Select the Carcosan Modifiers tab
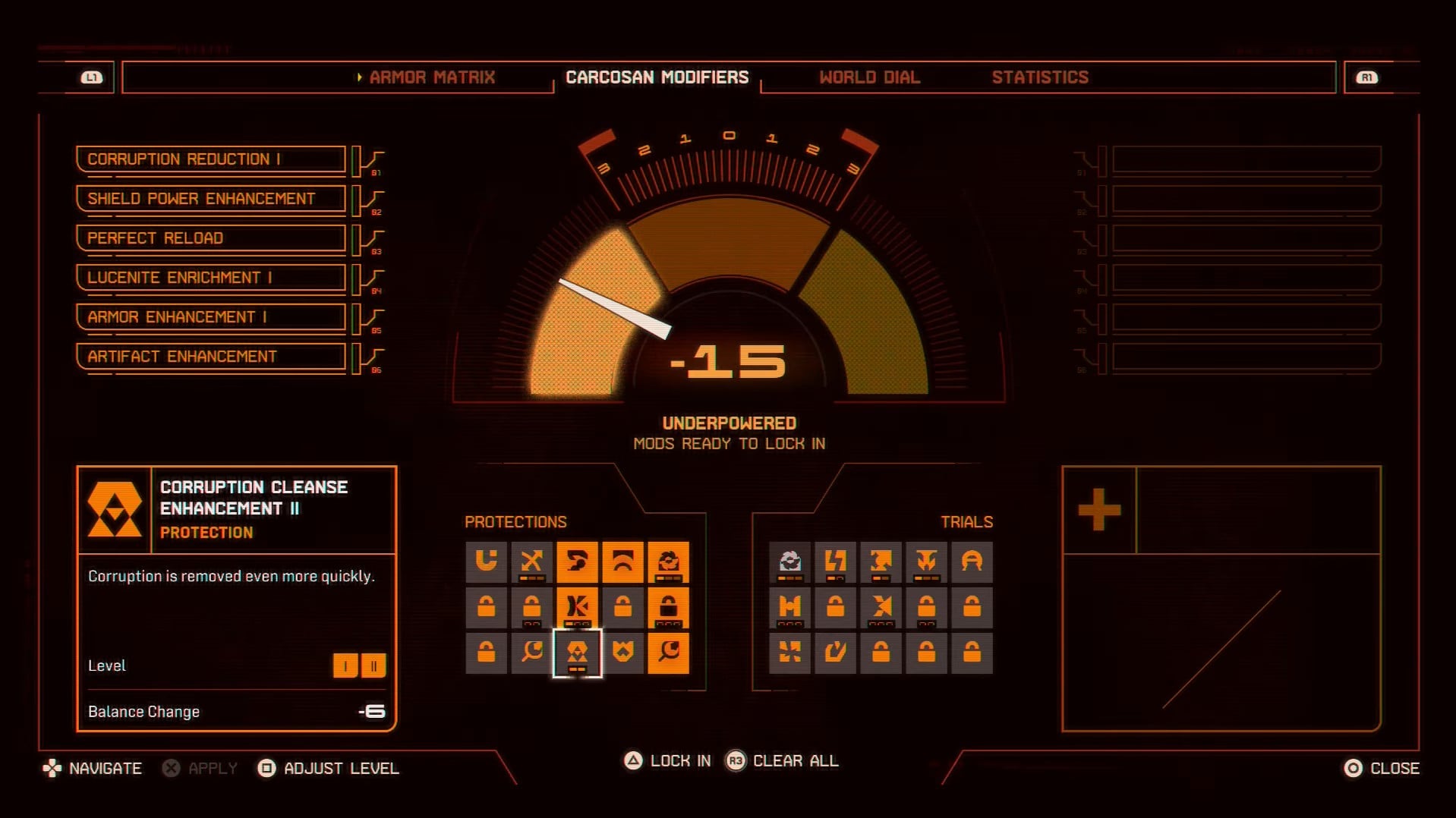Viewport: 1456px width, 818px height. pos(657,77)
